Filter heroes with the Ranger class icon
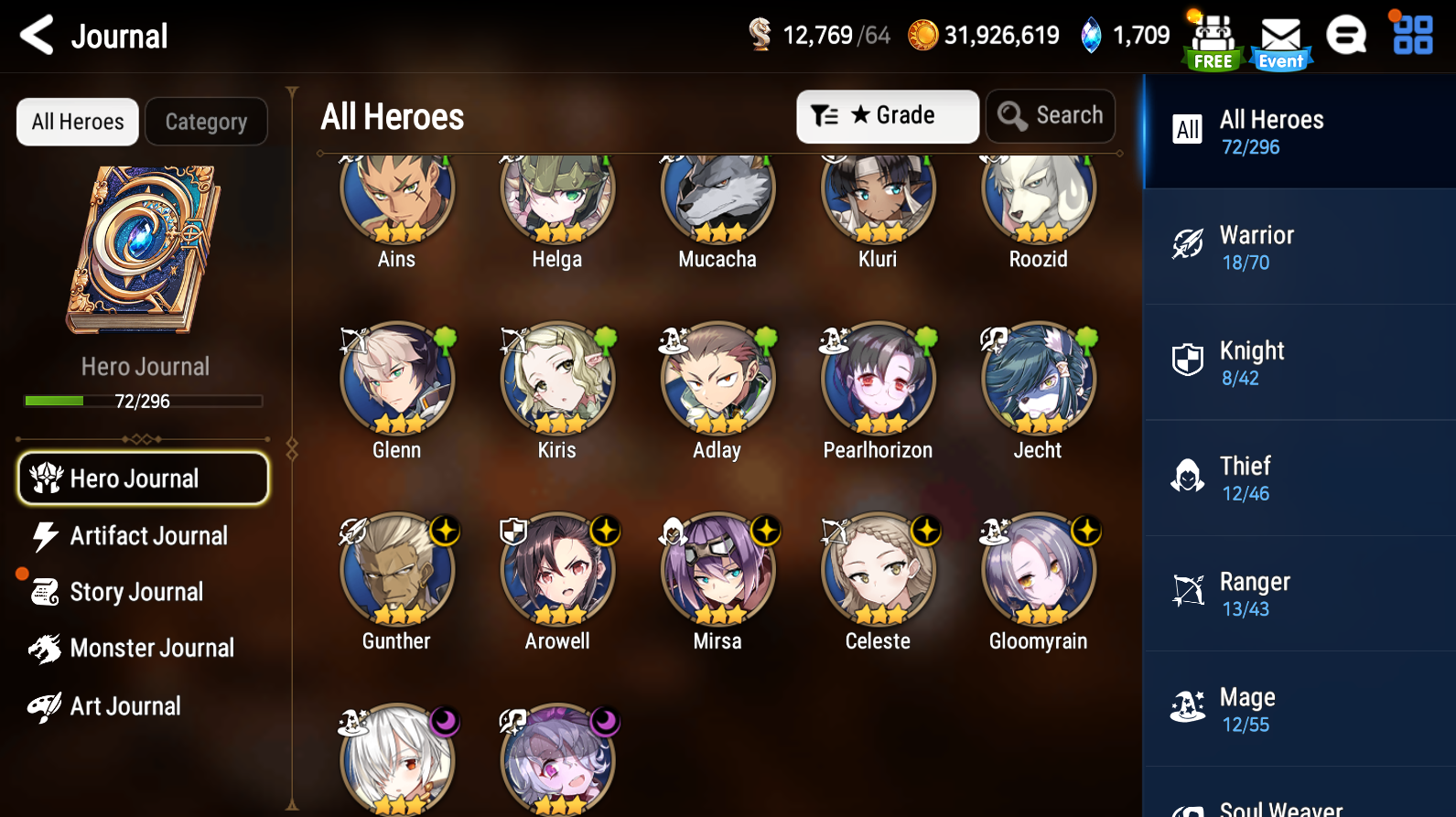 coord(1187,591)
